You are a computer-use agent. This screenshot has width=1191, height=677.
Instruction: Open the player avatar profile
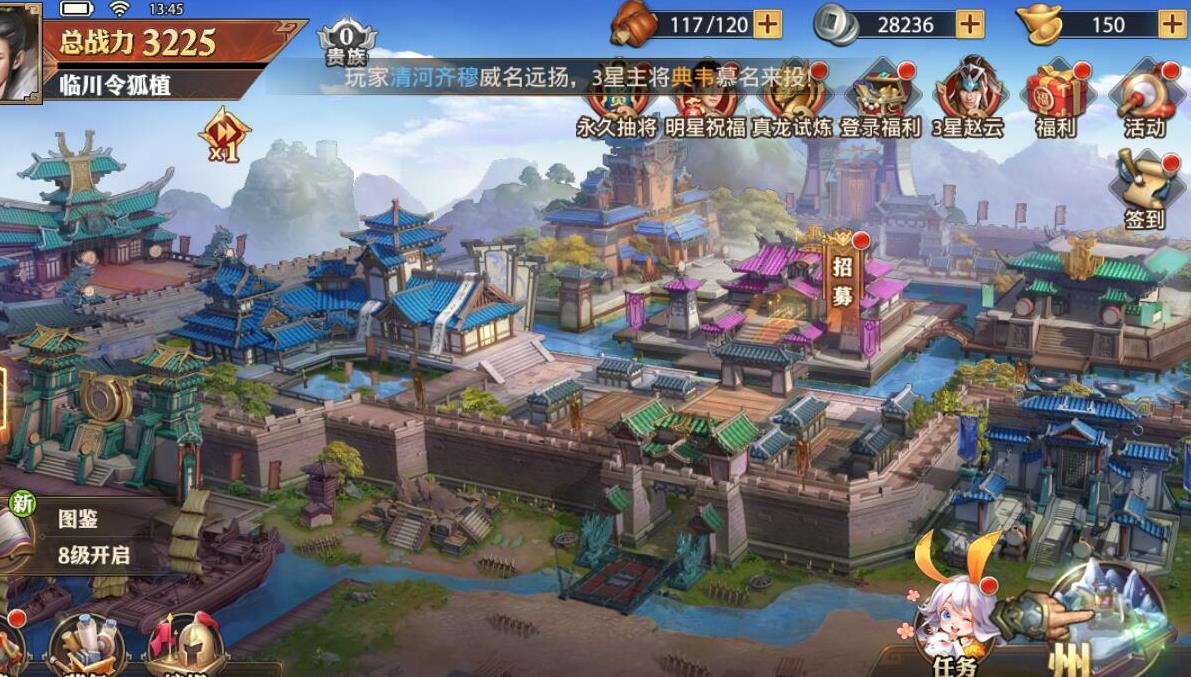(18, 50)
